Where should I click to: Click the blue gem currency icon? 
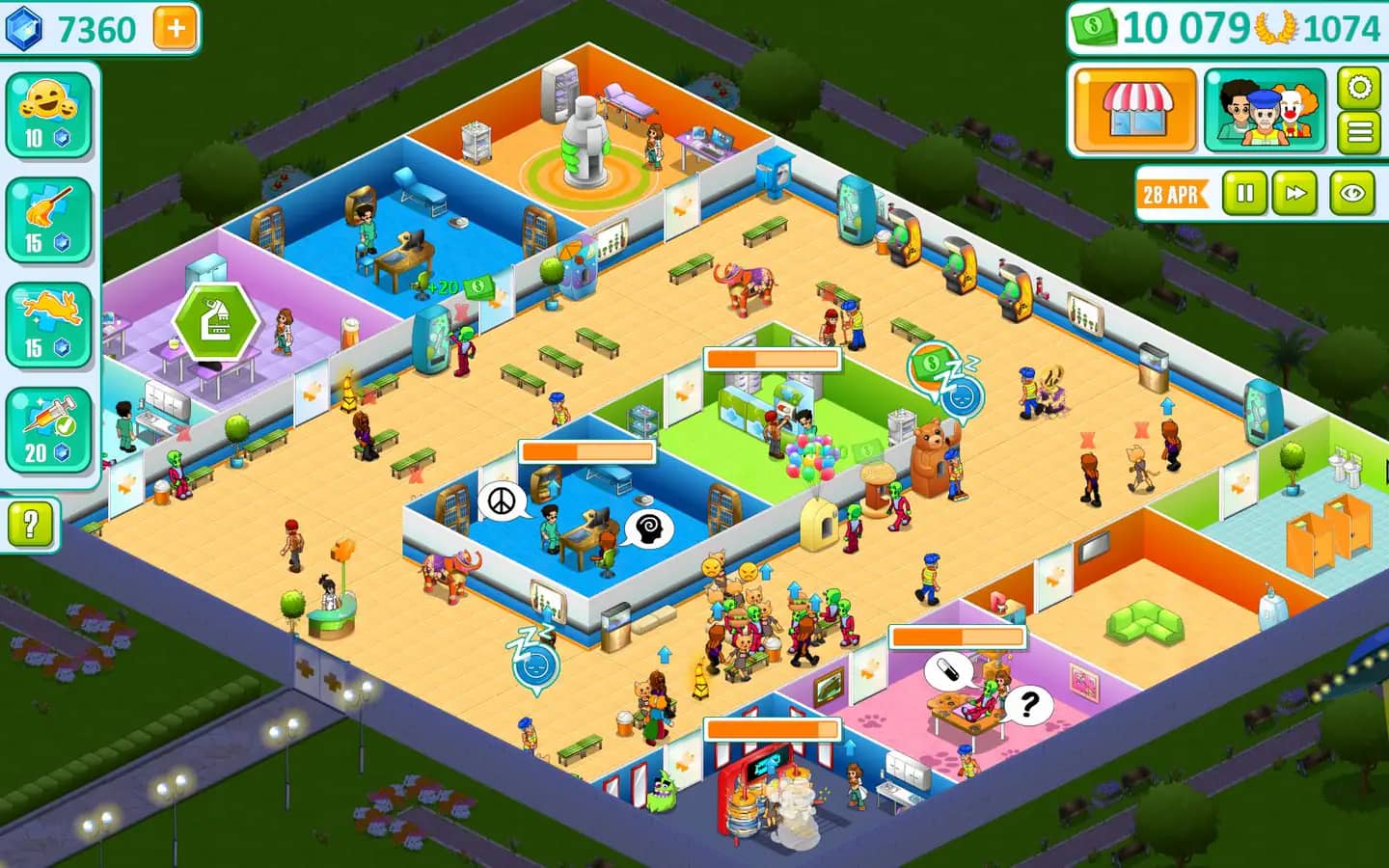[x=23, y=28]
